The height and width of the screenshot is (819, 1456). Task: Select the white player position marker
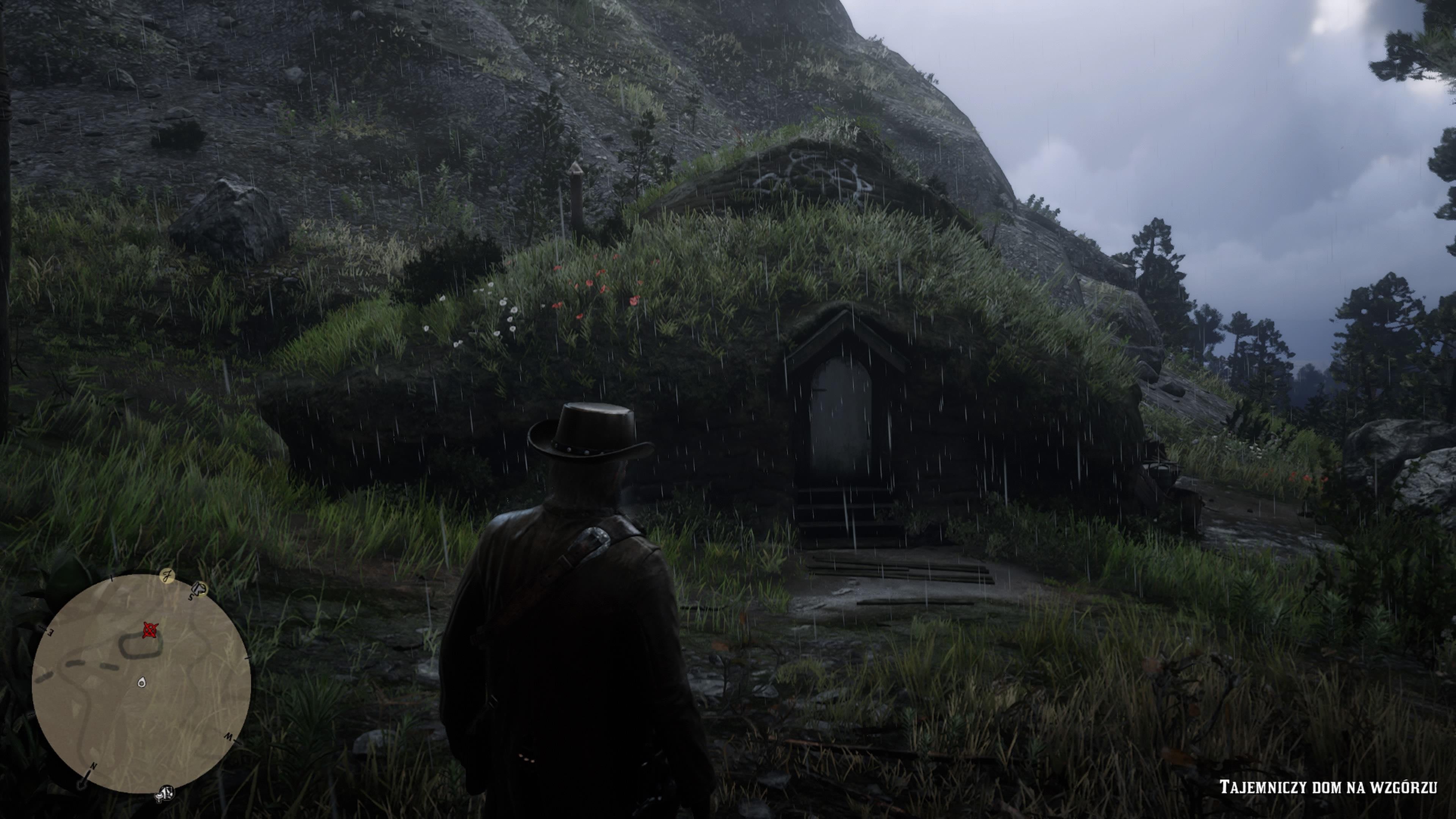tap(141, 683)
